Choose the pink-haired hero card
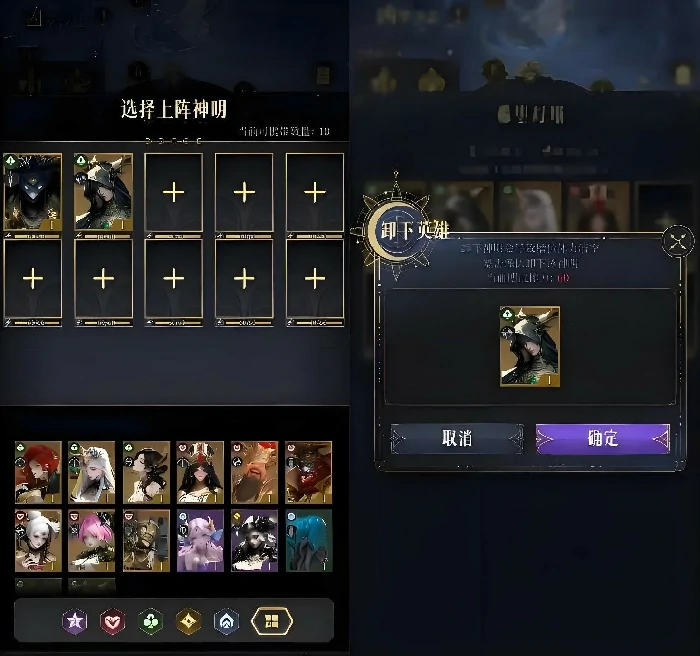700x656 pixels. [92, 540]
